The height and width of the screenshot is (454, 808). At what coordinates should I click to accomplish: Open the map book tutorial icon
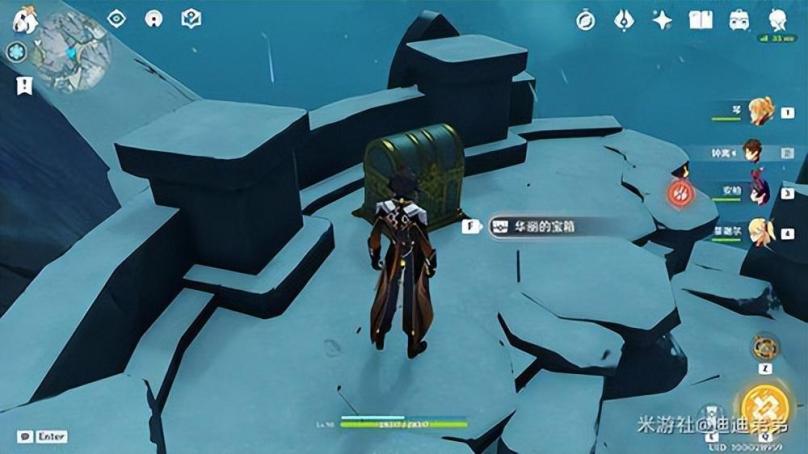point(191,18)
